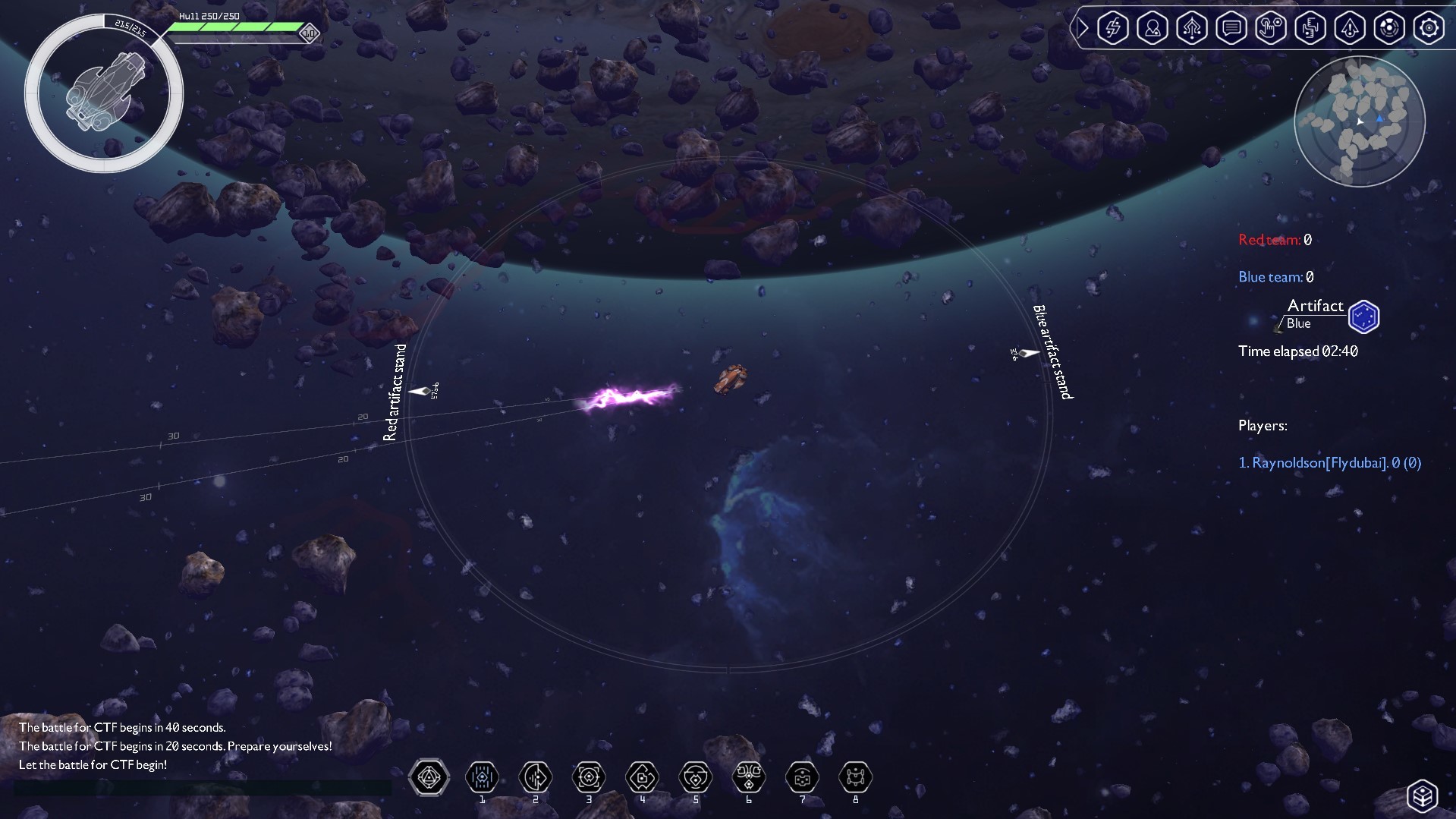
Task: Open the settings gear icon
Action: (1429, 27)
